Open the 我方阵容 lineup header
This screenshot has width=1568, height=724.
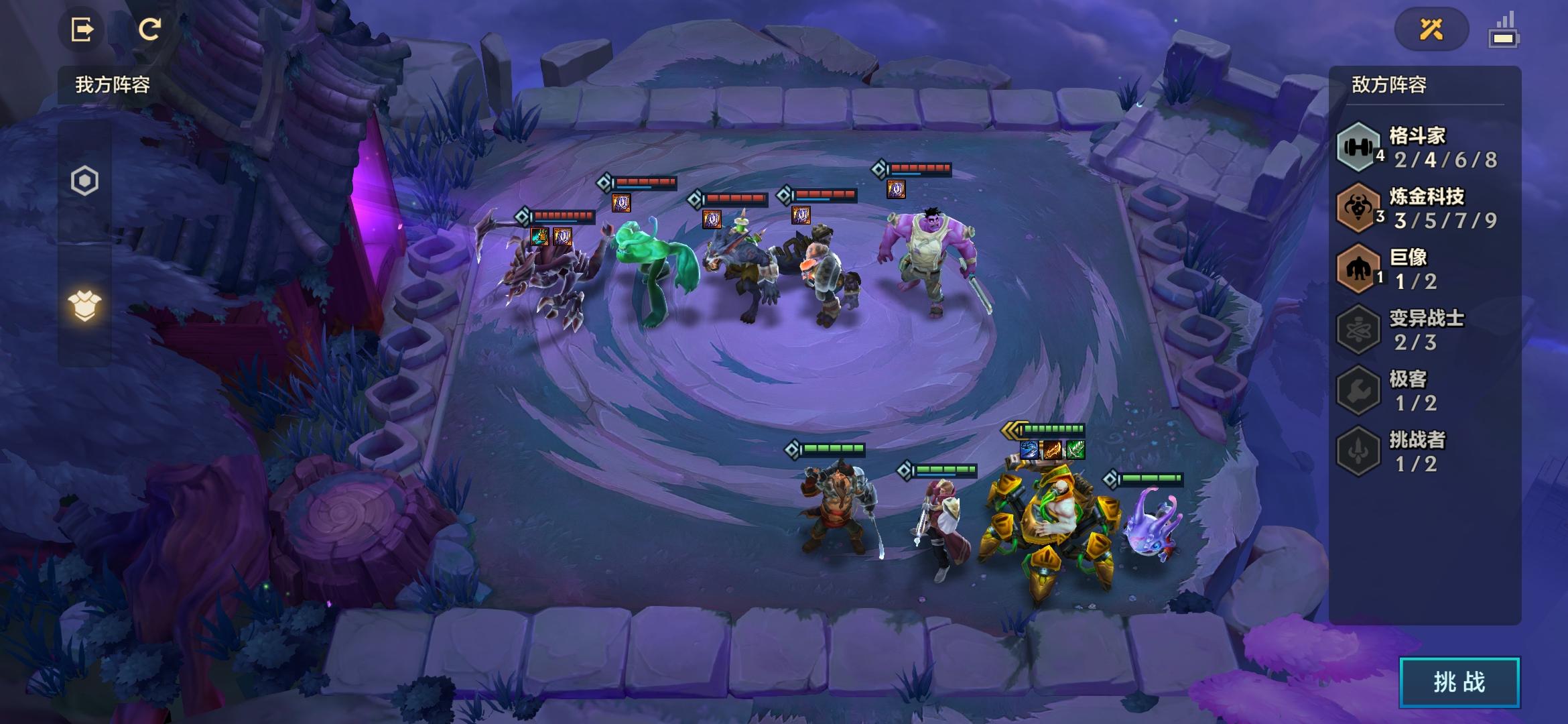point(113,85)
